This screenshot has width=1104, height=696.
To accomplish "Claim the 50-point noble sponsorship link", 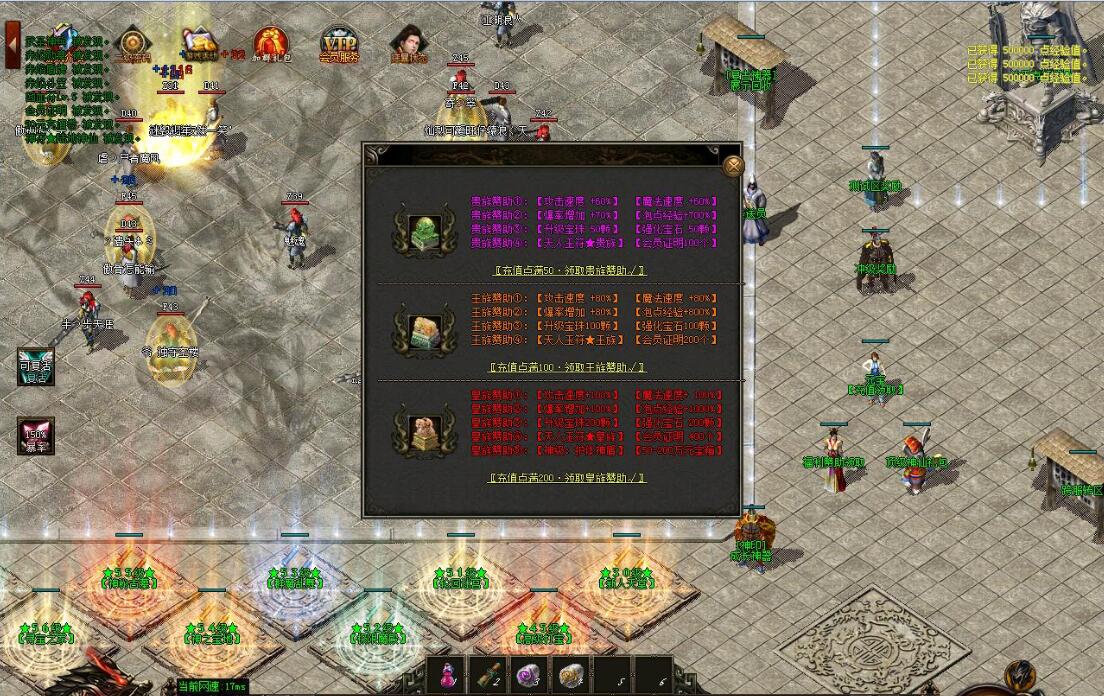I will coord(569,270).
